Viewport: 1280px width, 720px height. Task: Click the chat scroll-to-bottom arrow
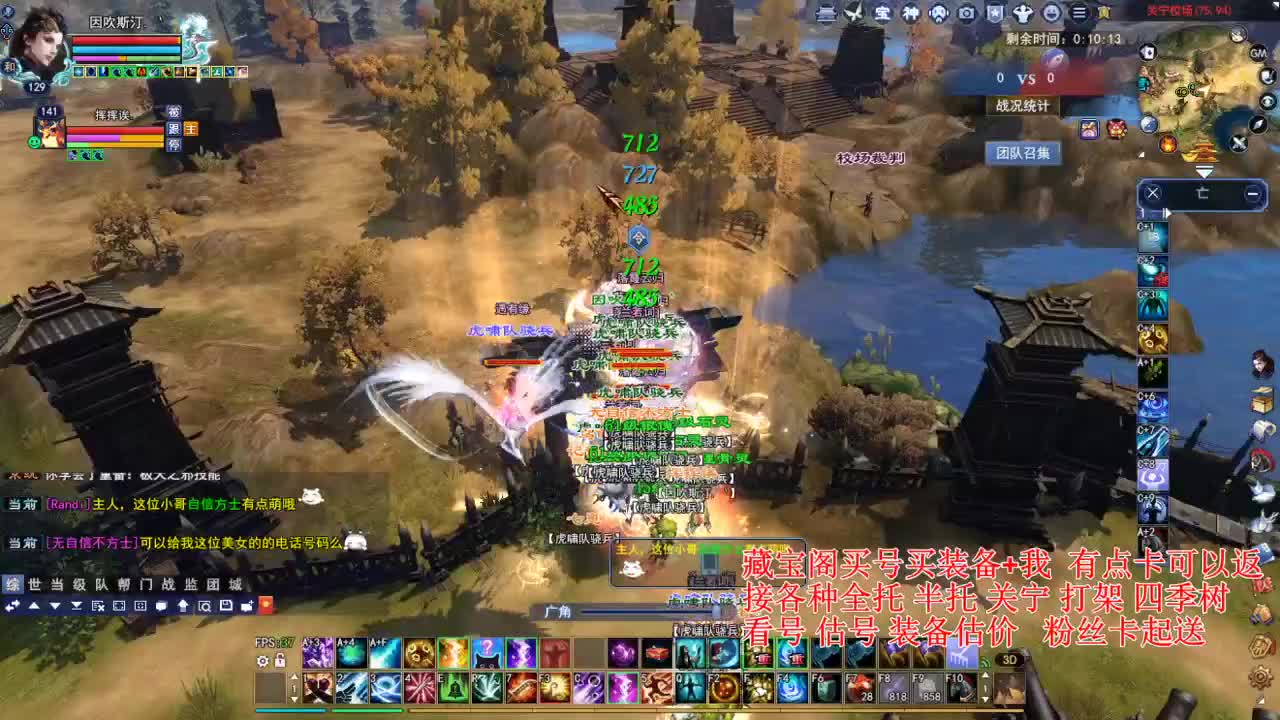(x=77, y=605)
